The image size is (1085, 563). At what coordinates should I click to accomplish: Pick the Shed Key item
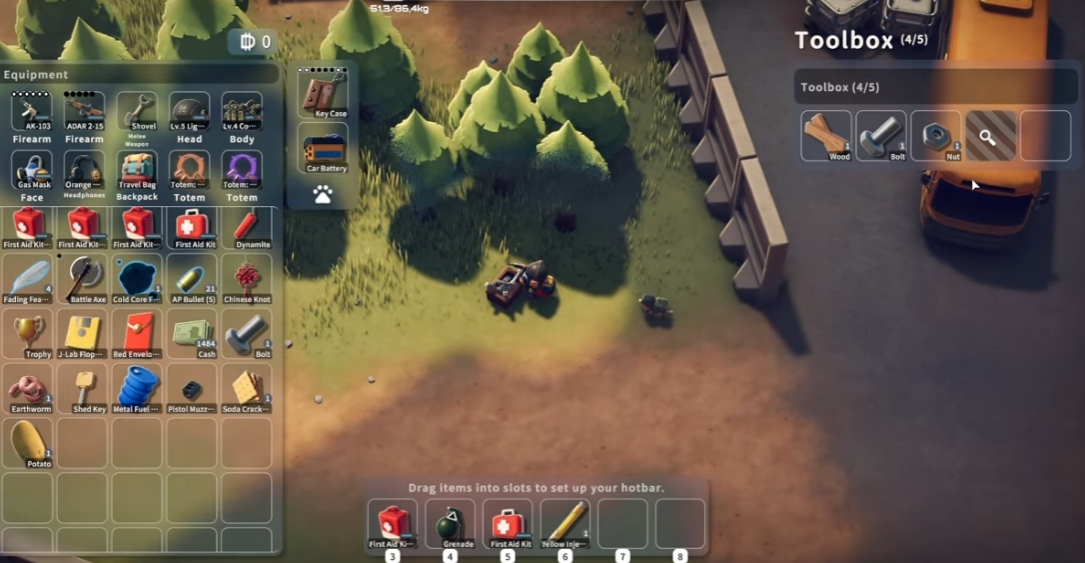coord(84,389)
